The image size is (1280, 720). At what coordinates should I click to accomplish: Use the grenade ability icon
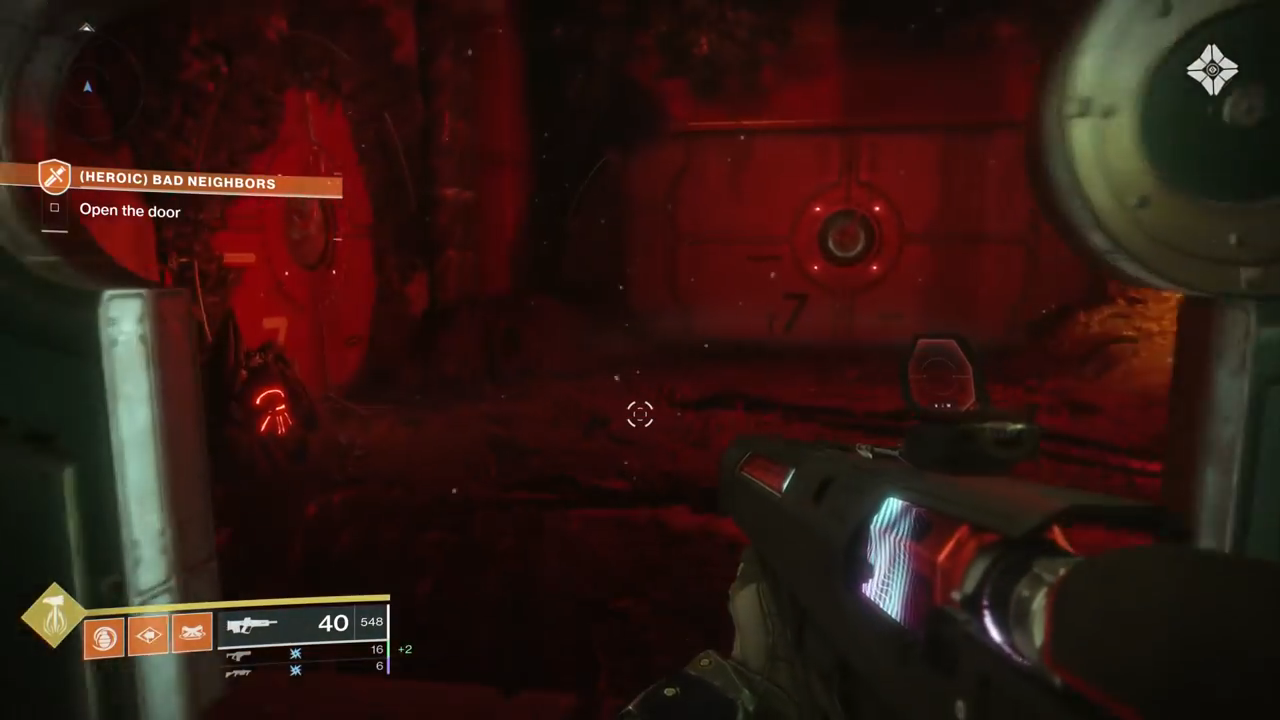[103, 635]
